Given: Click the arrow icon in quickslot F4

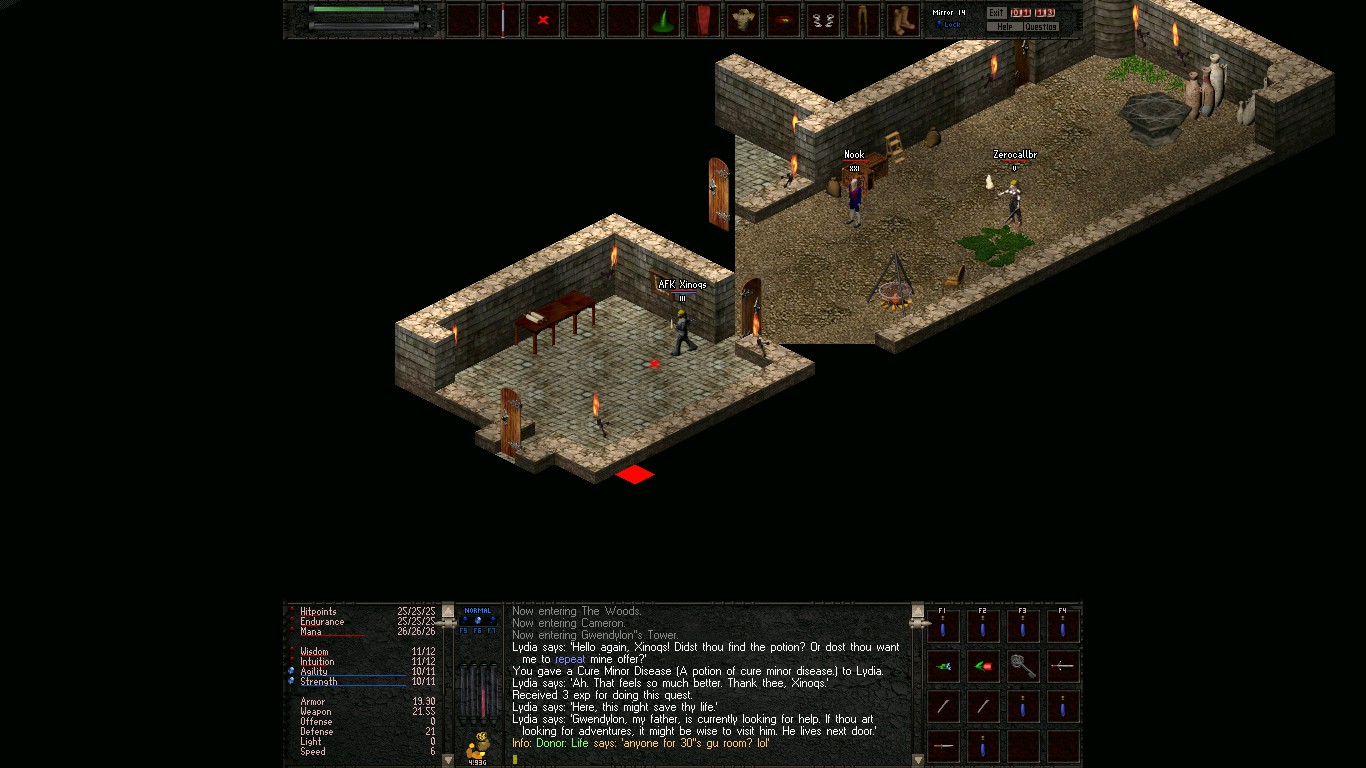Looking at the screenshot, I should tap(1062, 666).
